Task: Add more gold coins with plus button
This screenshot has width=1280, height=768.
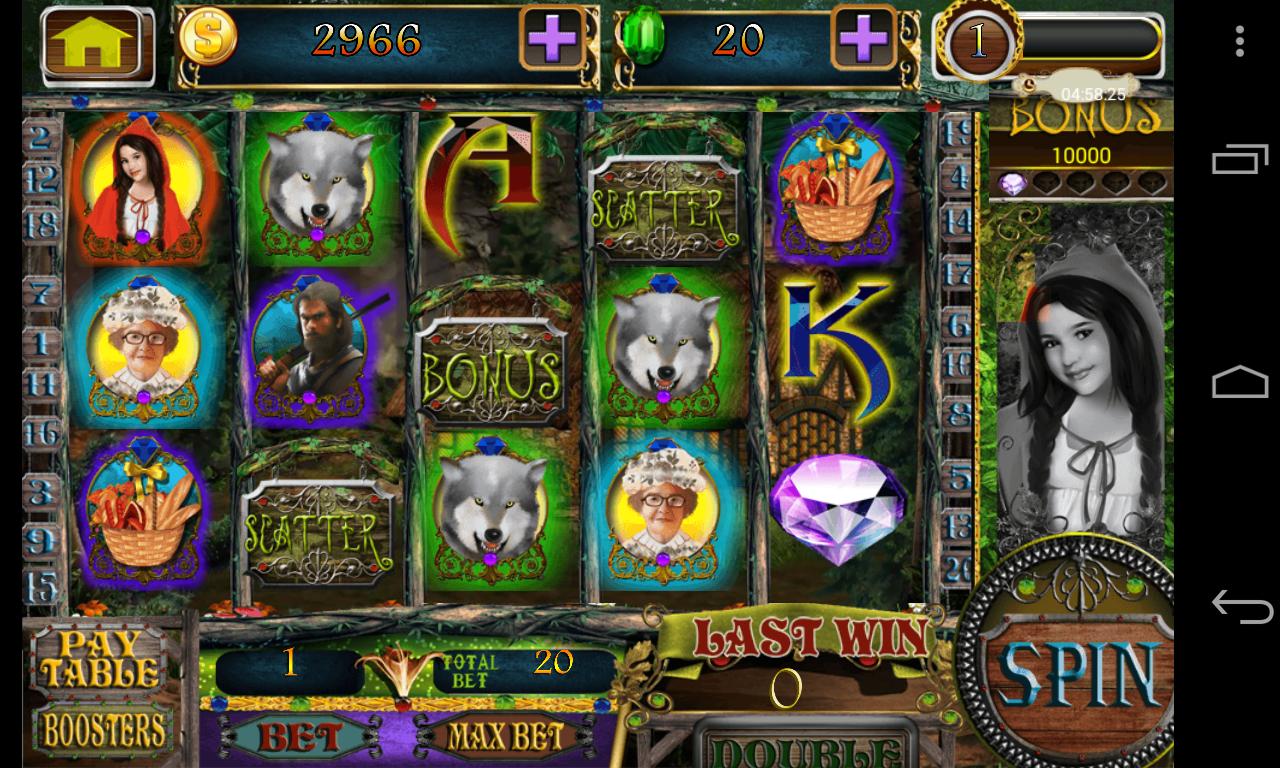Action: (552, 40)
